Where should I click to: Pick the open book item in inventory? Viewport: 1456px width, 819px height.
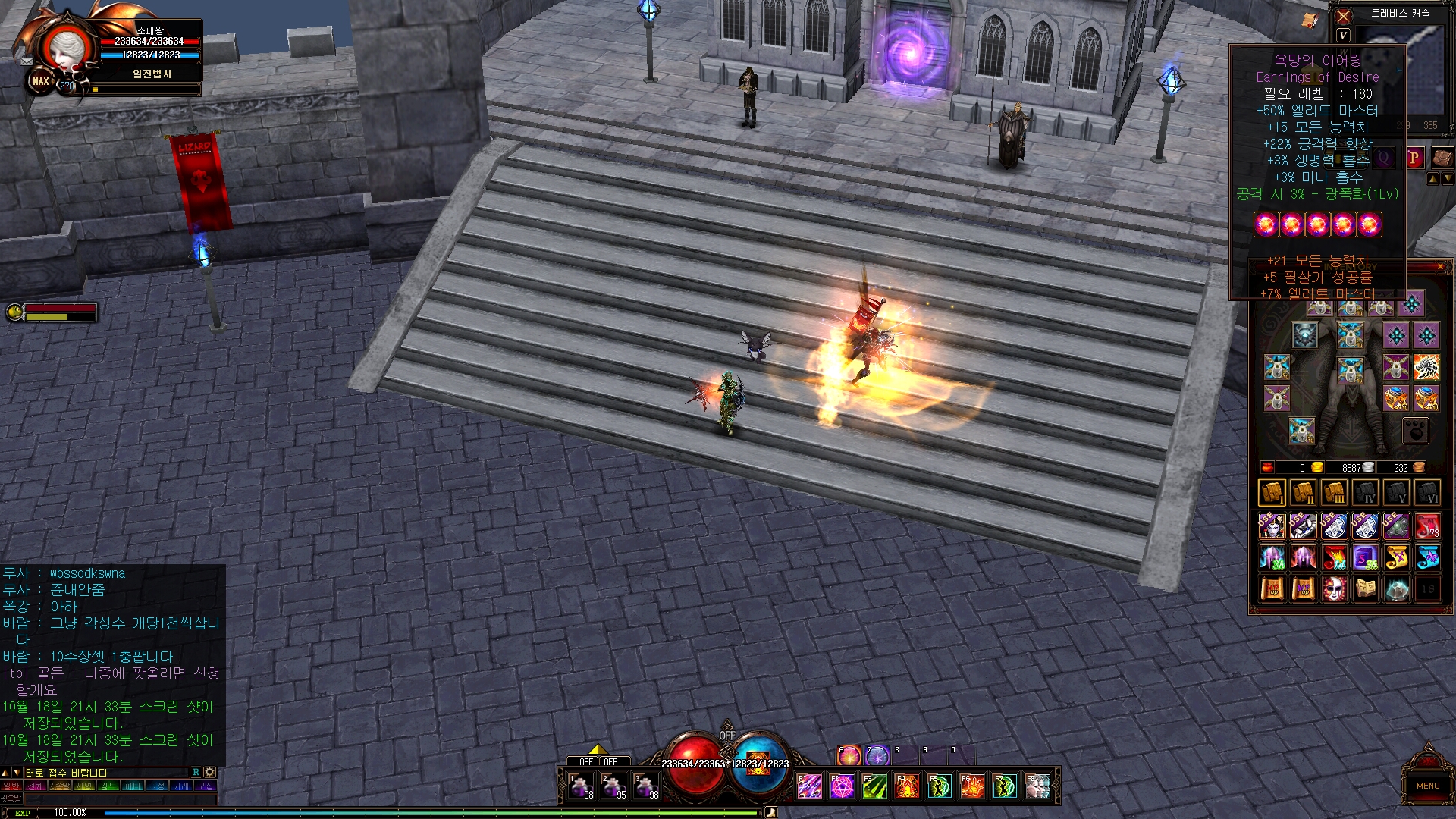tap(1366, 588)
